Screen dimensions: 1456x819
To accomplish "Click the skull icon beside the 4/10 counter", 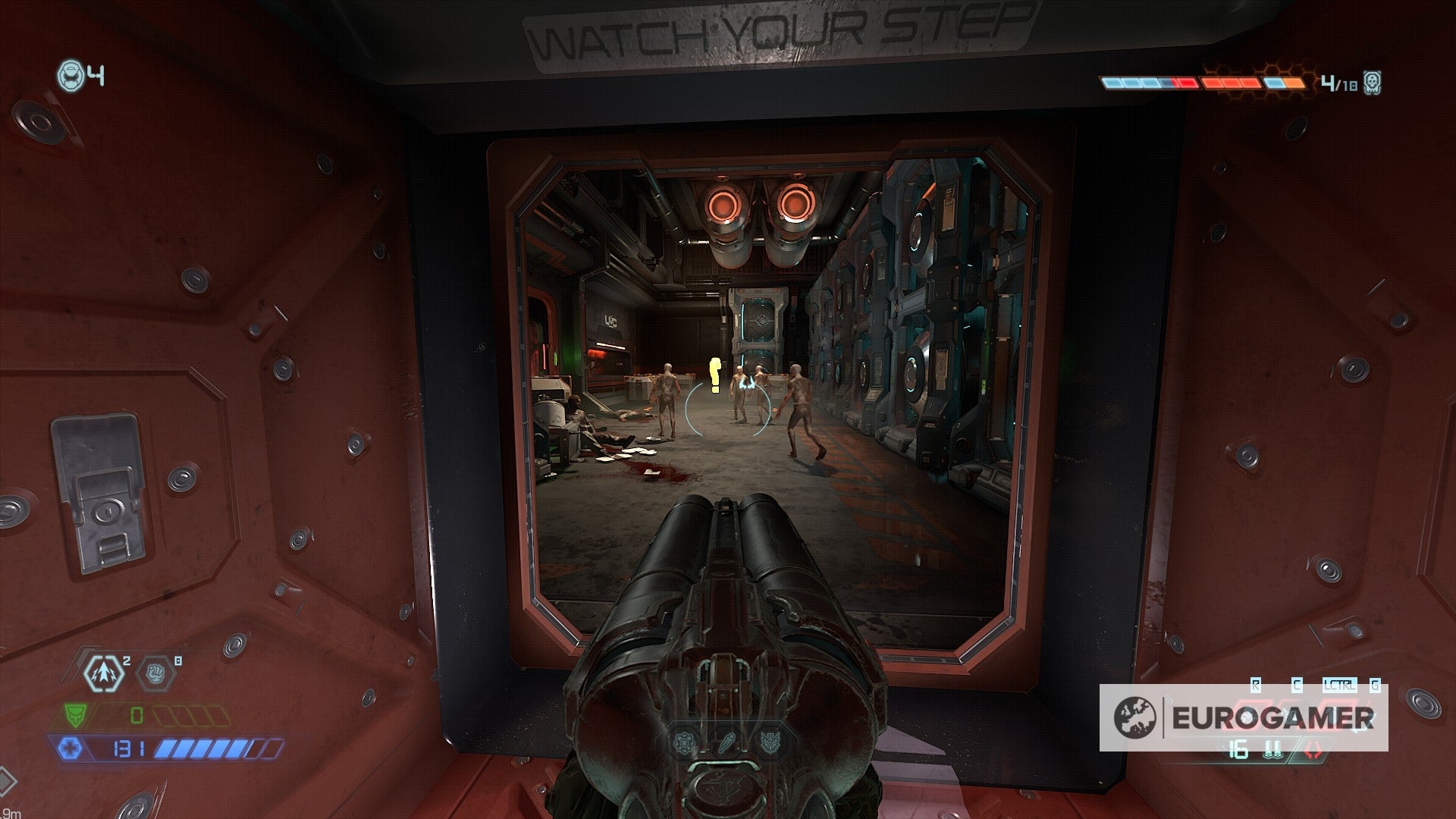I will (1372, 83).
